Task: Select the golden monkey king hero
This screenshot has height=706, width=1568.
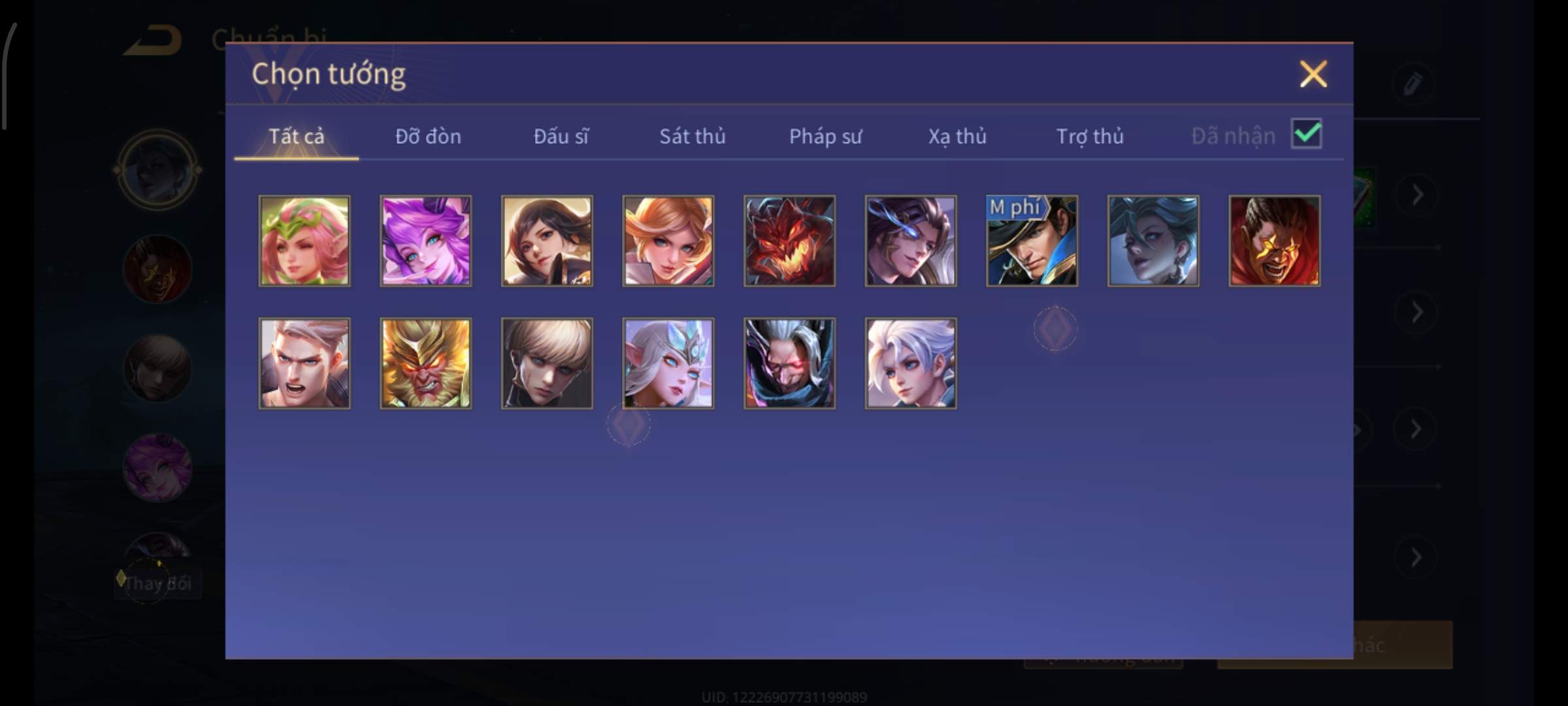Action: (x=426, y=363)
